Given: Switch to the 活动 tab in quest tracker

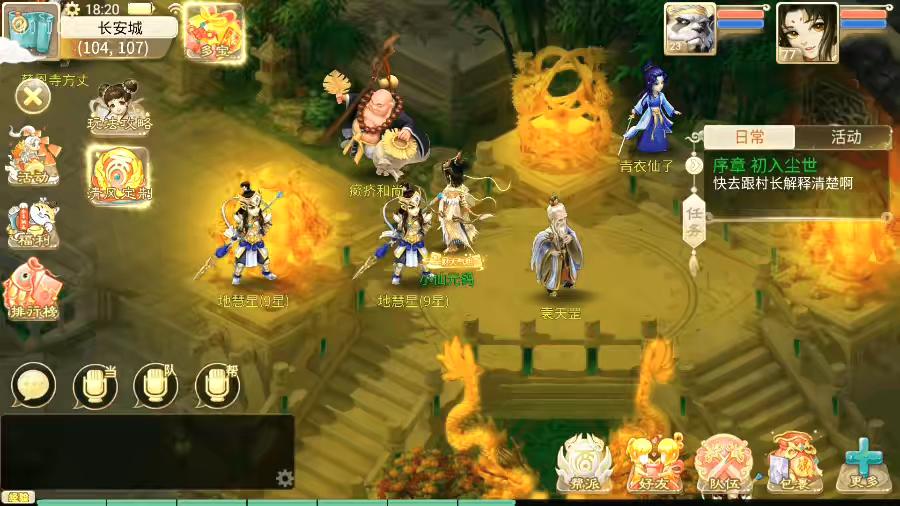Looking at the screenshot, I should (846, 137).
